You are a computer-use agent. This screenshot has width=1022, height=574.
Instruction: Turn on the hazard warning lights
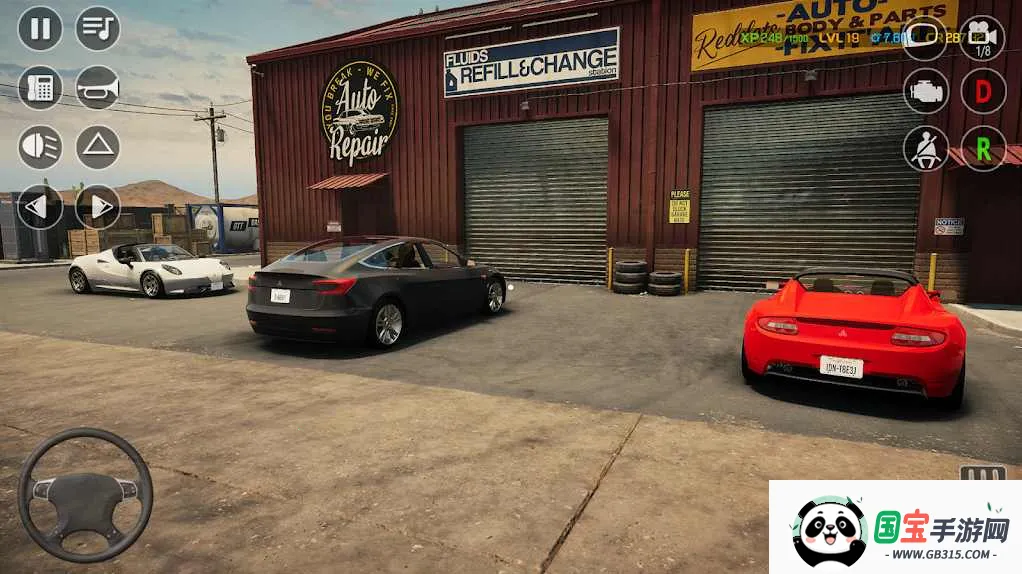(x=98, y=147)
